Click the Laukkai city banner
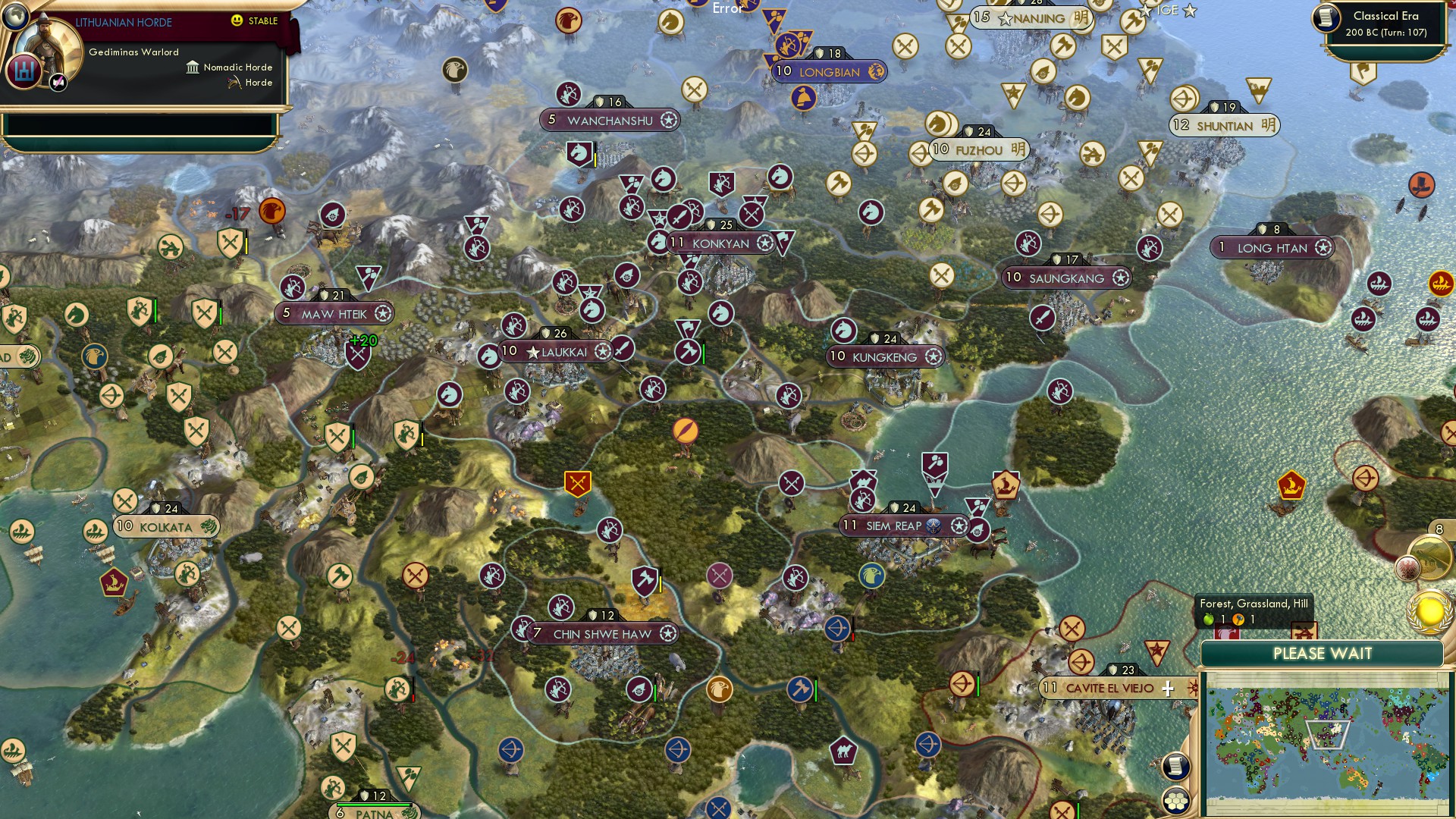 [x=554, y=351]
